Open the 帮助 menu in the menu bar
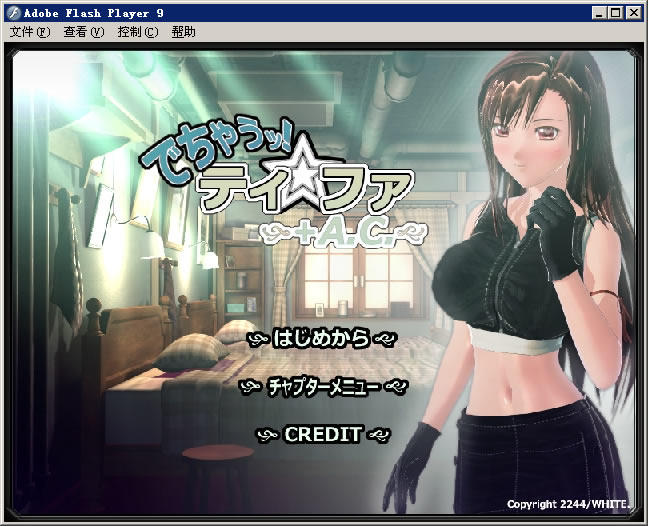This screenshot has height=526, width=648. (x=184, y=32)
